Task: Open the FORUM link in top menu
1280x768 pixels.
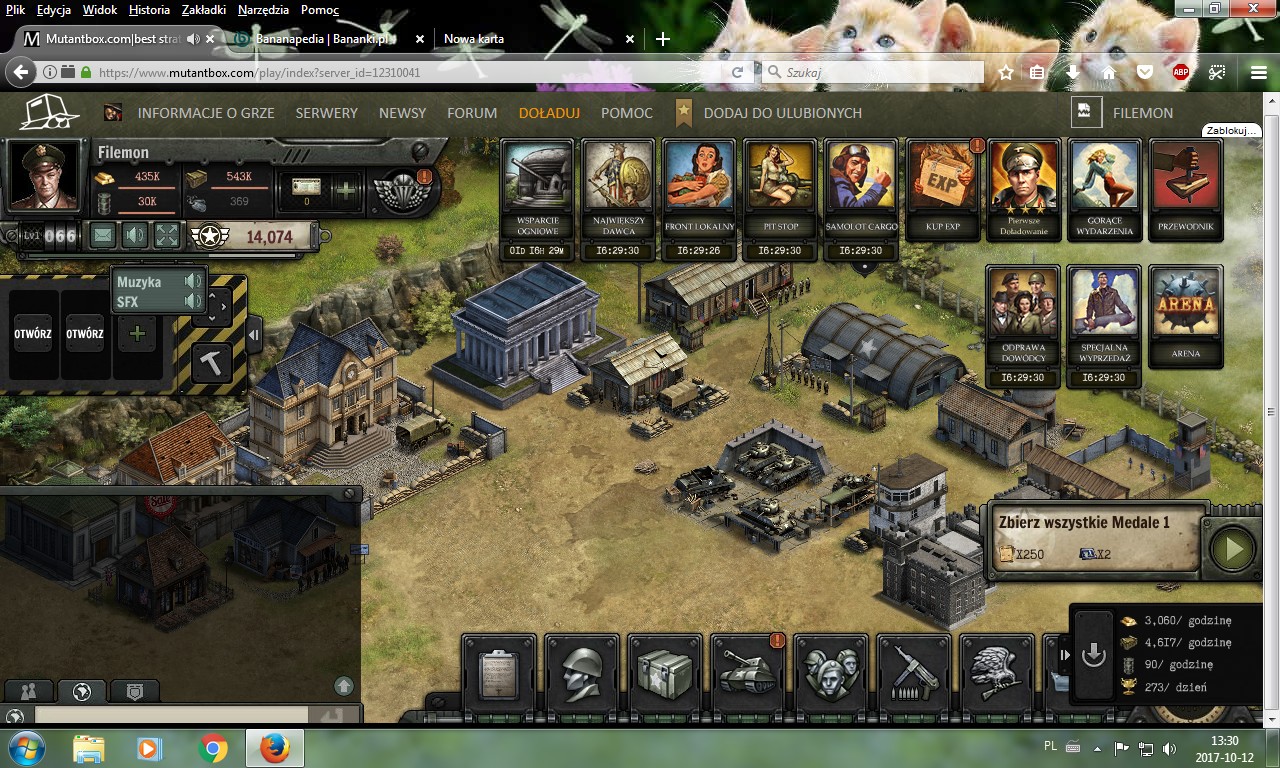Action: (472, 113)
